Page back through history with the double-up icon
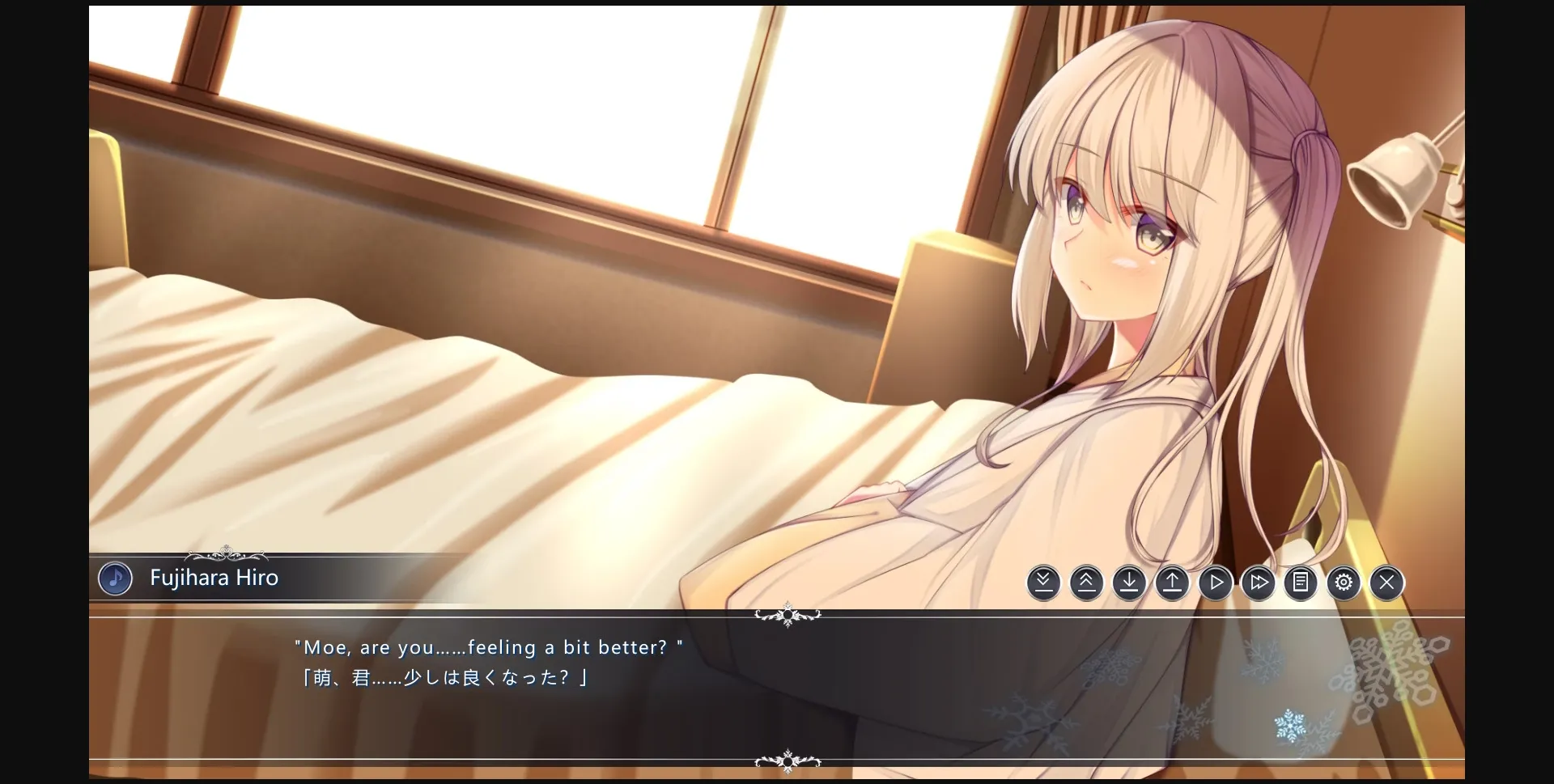 point(1086,582)
